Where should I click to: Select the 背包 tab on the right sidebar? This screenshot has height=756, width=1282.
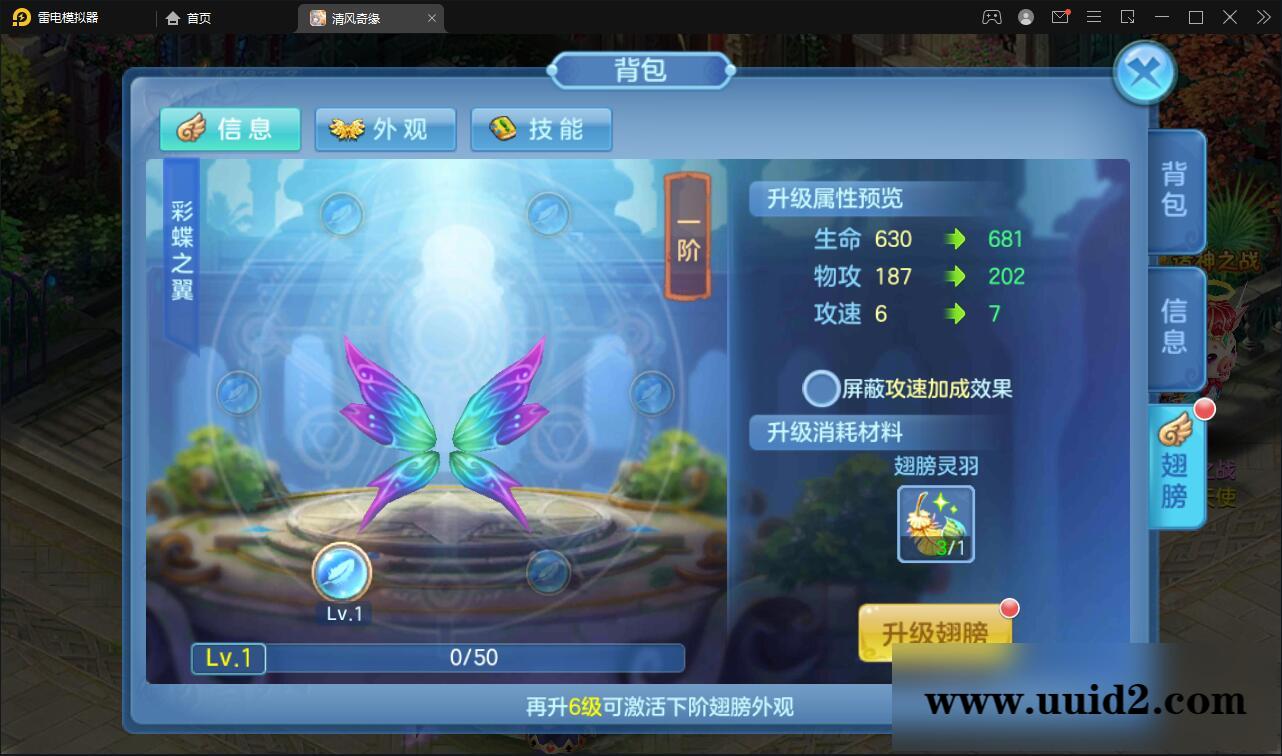pos(1176,191)
